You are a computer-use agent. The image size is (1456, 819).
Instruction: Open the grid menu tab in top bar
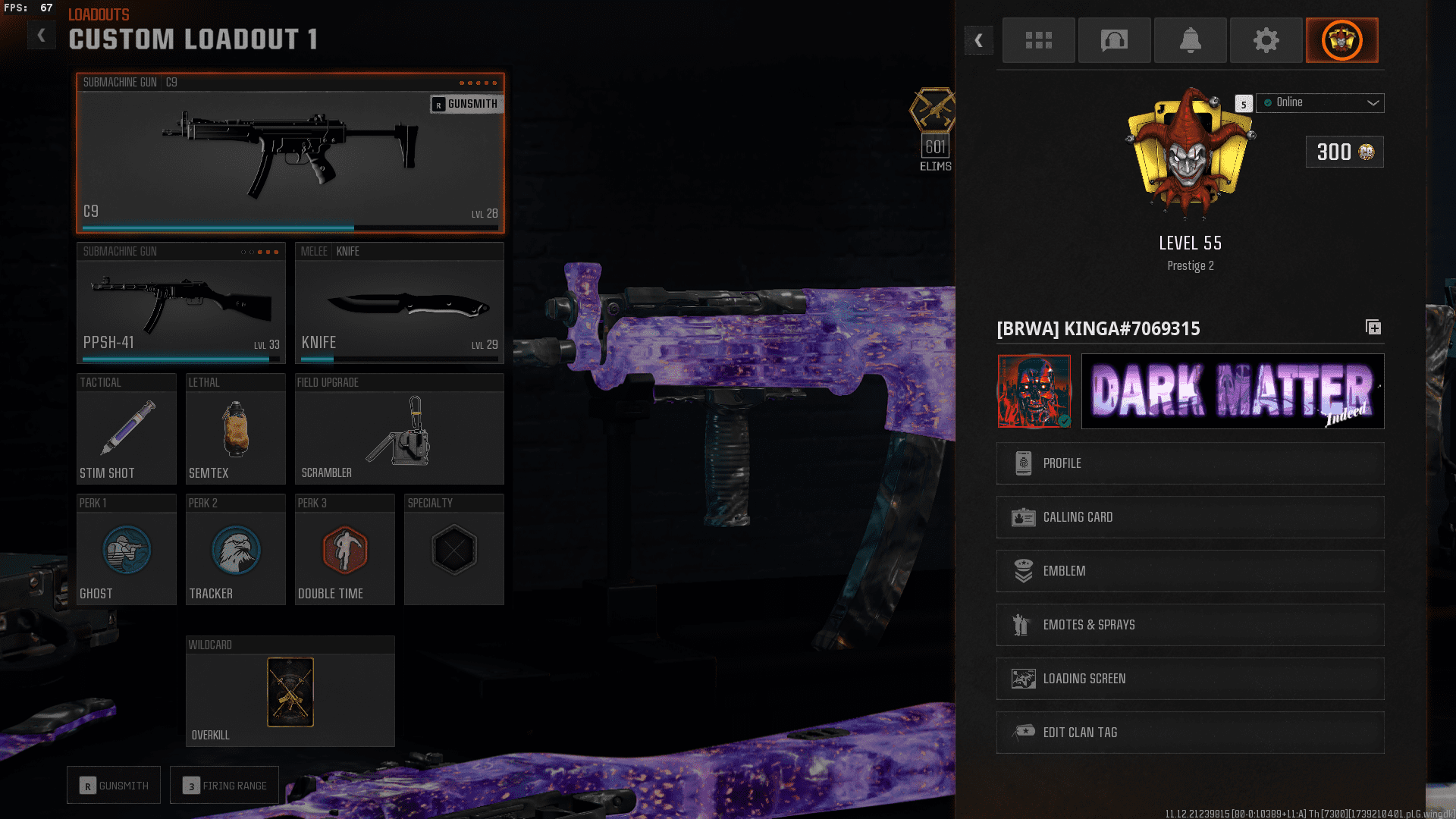click(x=1038, y=40)
